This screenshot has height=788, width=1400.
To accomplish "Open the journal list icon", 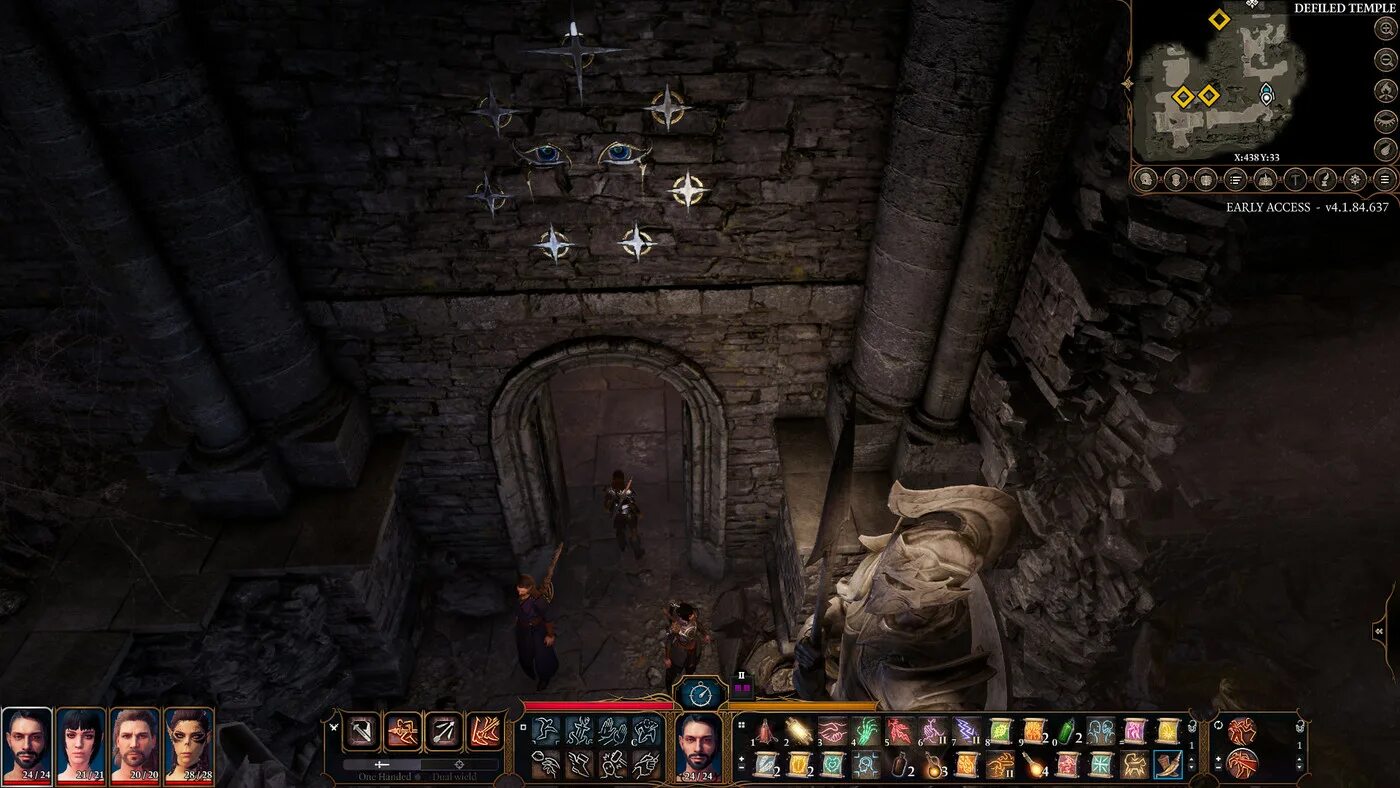I will click(x=1236, y=180).
